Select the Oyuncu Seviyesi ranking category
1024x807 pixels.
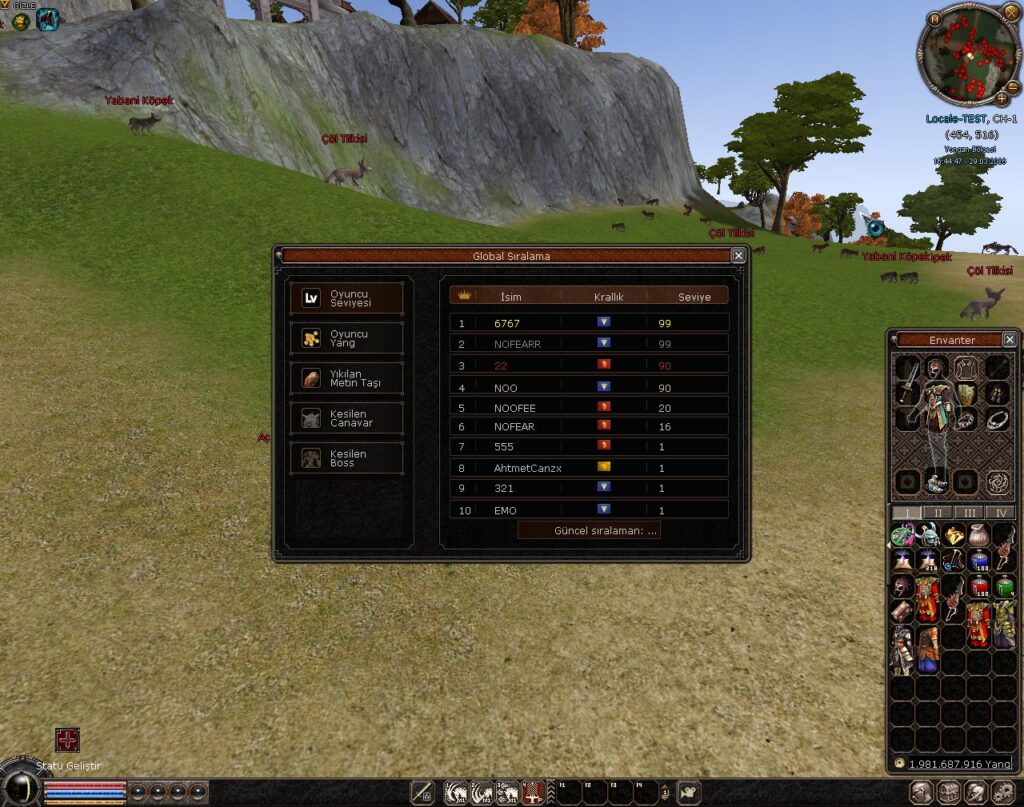[346, 298]
